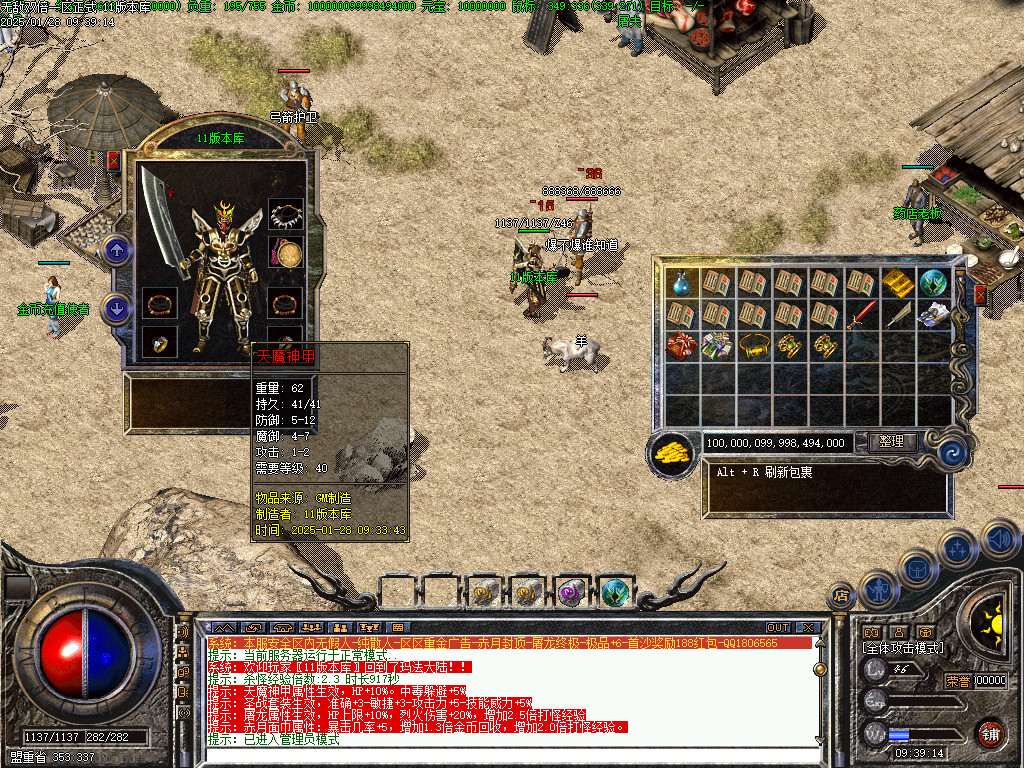Click the round 铺 button
Screen dimensions: 1024x768
pos(990,732)
